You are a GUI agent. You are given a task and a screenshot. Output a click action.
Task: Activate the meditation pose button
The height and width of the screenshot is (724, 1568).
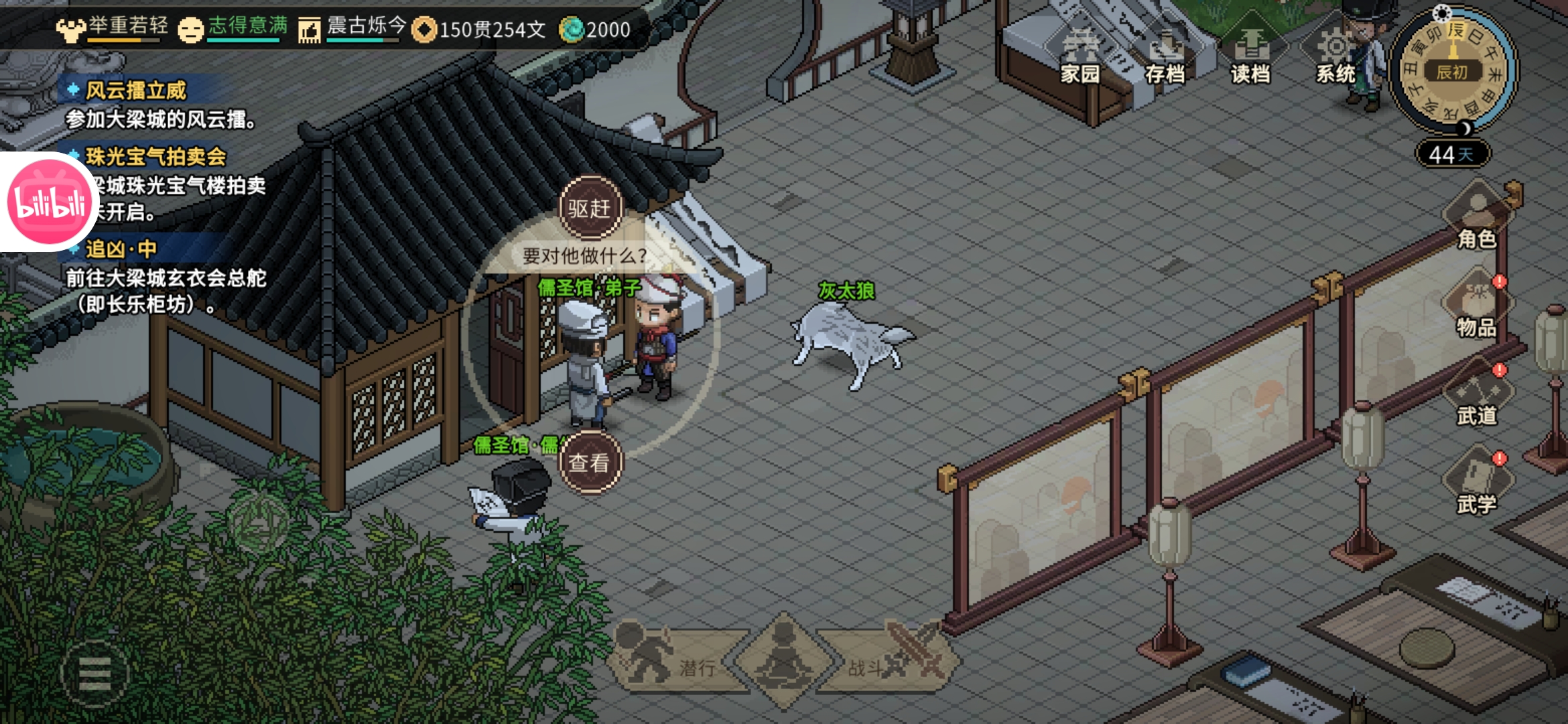783,660
